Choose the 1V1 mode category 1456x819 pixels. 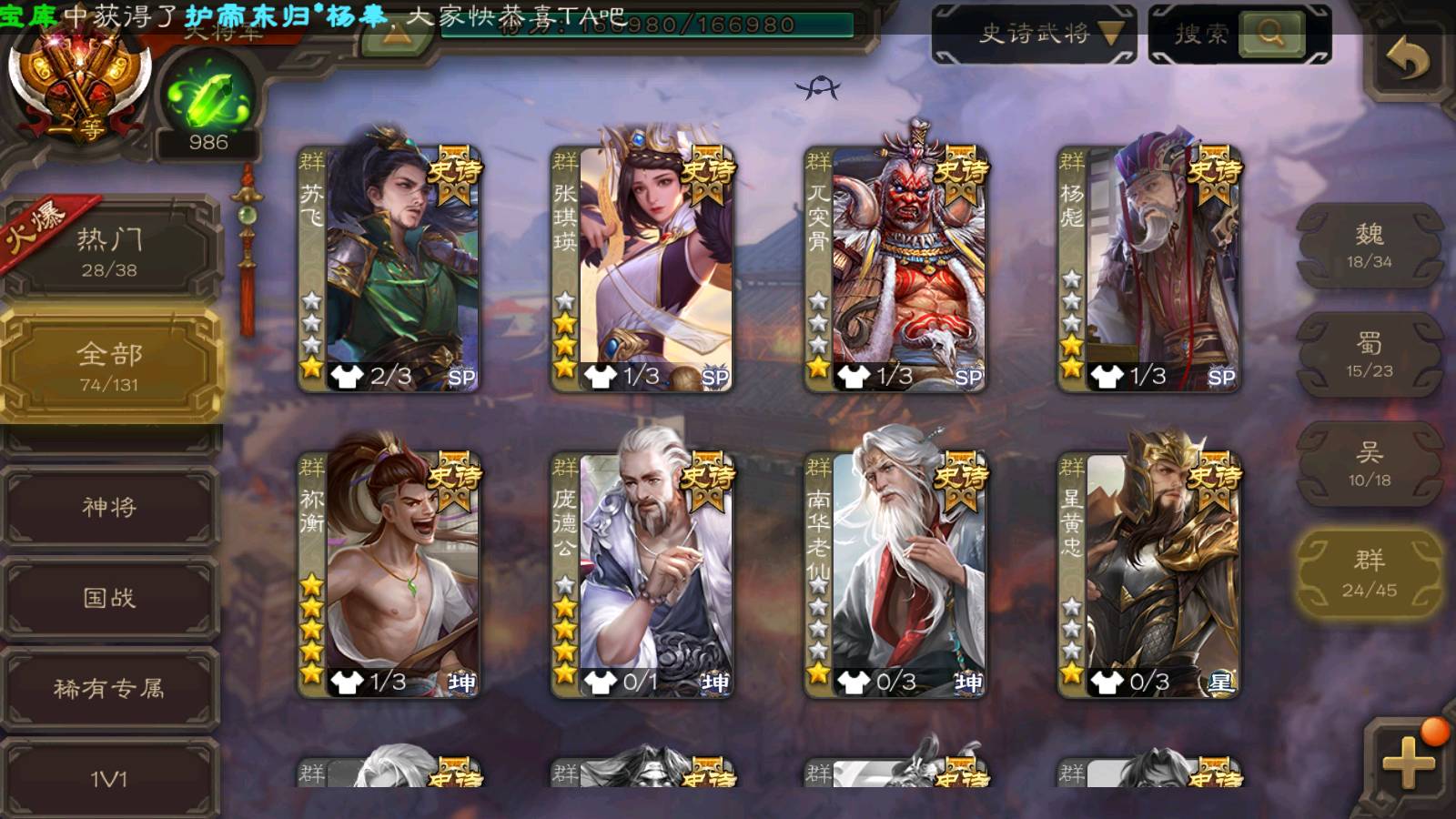point(109,778)
